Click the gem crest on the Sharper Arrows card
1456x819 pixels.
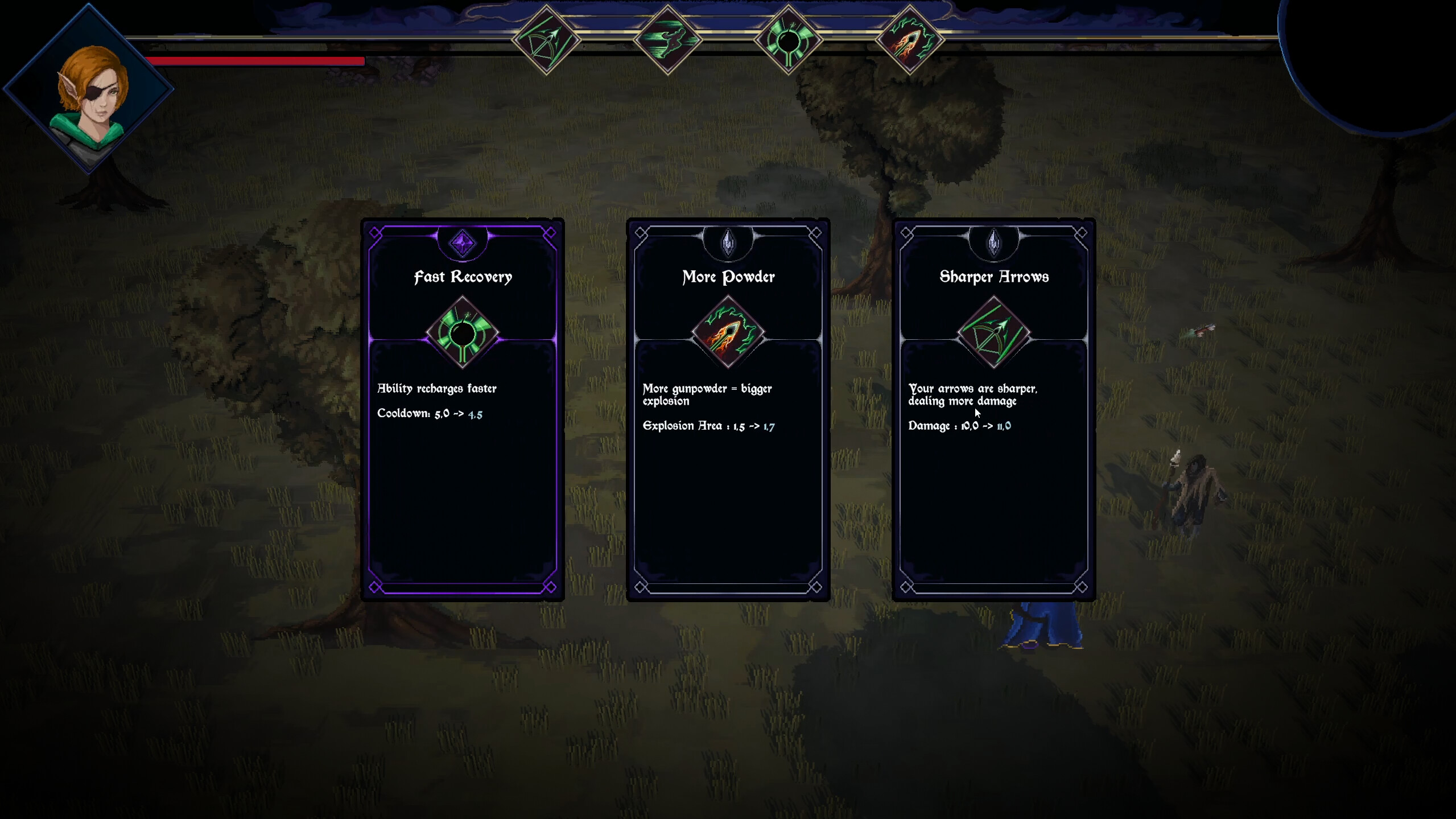pyautogui.click(x=993, y=242)
